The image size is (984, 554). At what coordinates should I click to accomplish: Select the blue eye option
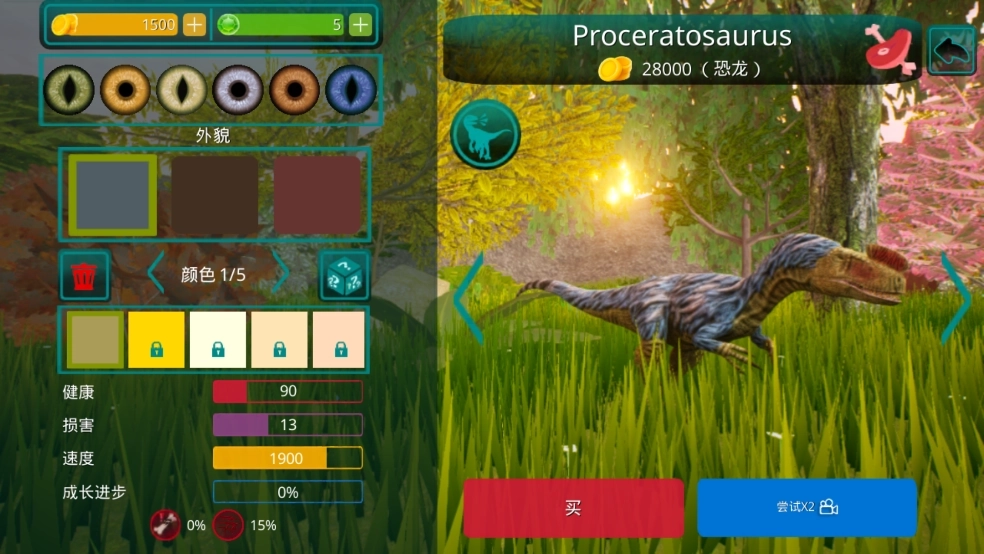[351, 90]
